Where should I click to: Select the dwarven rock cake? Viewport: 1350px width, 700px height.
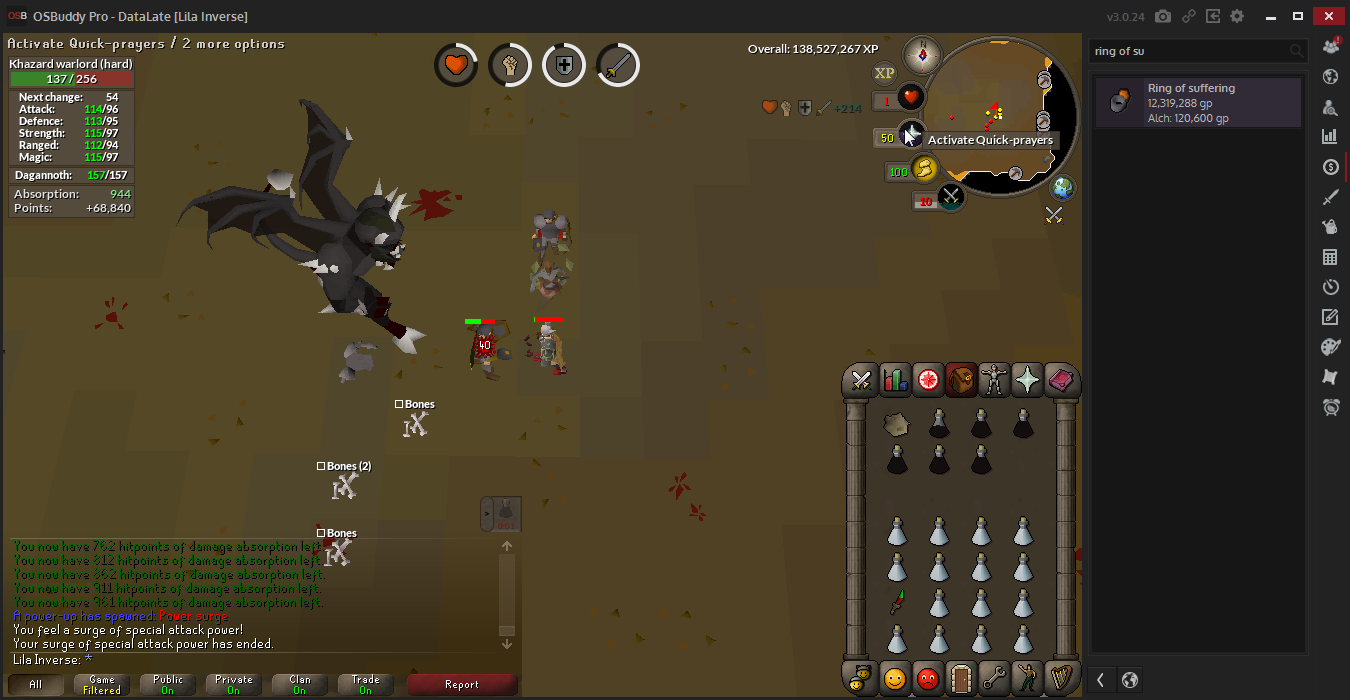click(897, 425)
